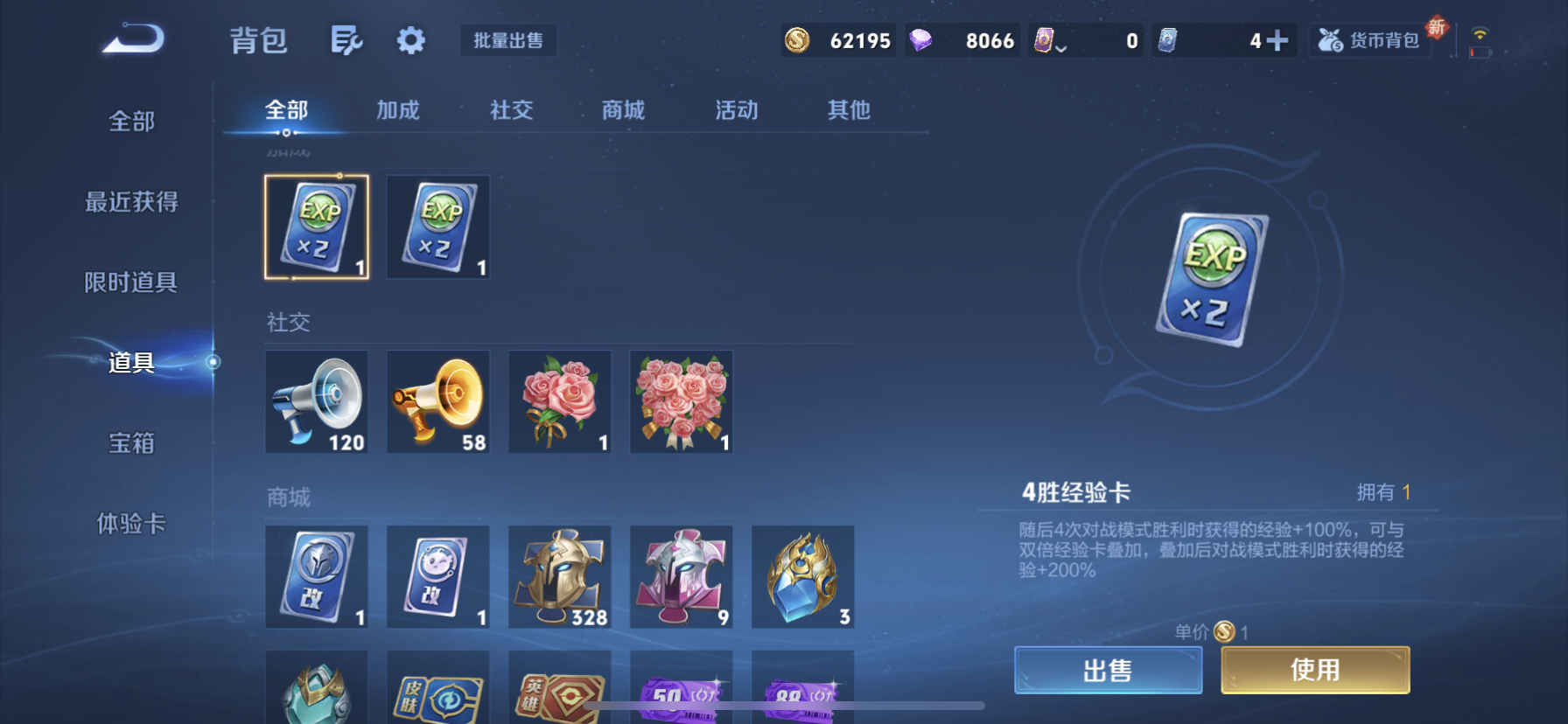Open the backpack settings gear
Image resolution: width=1568 pixels, height=724 pixels.
410,40
